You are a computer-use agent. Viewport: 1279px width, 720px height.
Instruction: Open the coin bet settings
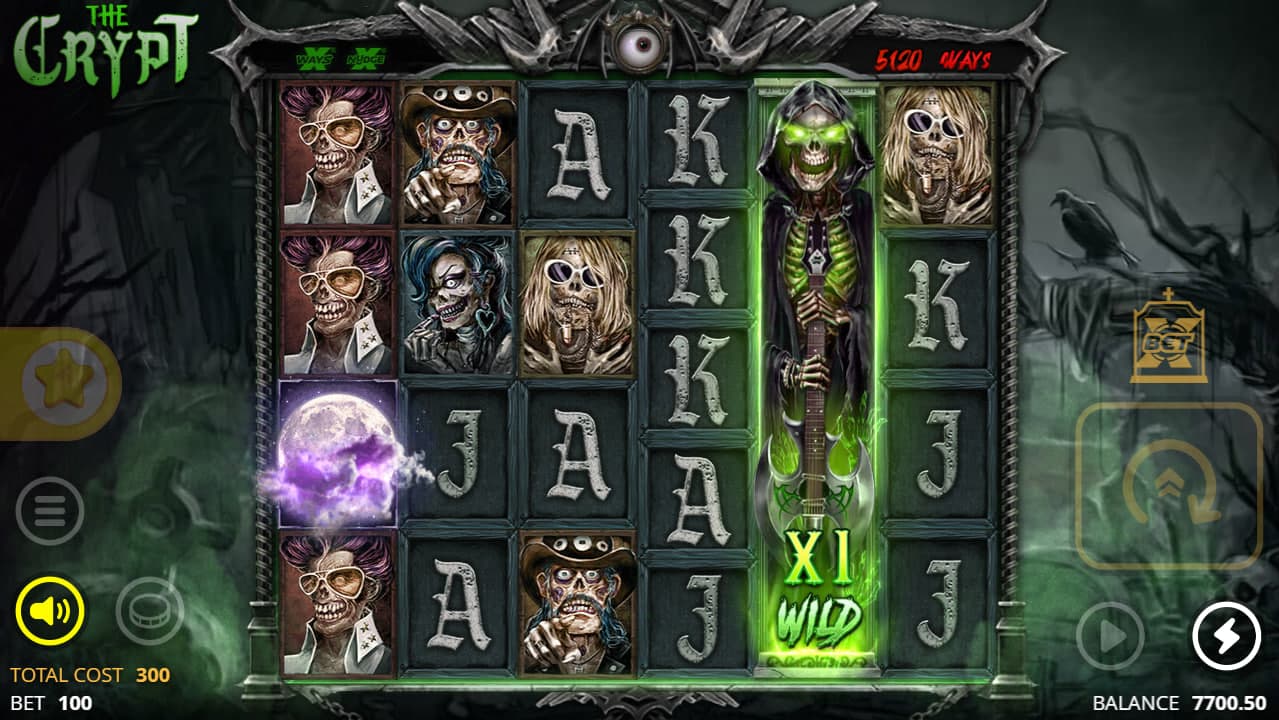tap(150, 609)
